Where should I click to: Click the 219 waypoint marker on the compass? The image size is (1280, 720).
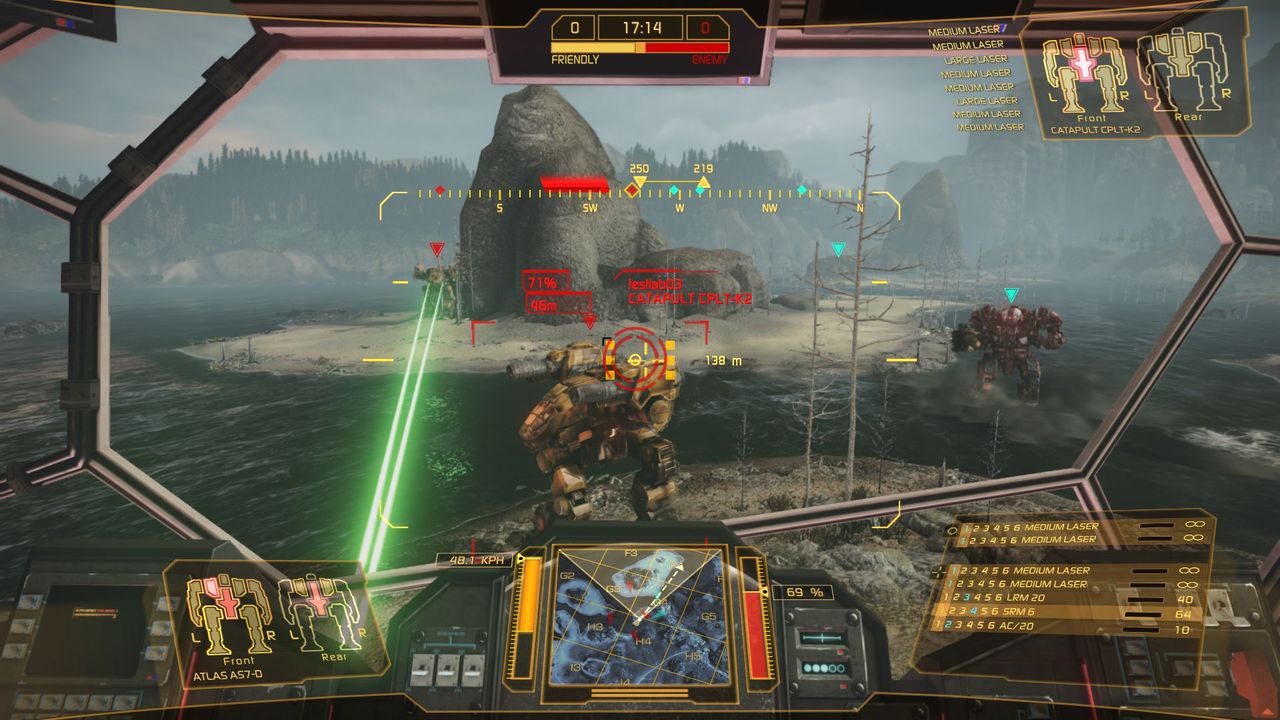pyautogui.click(x=704, y=183)
